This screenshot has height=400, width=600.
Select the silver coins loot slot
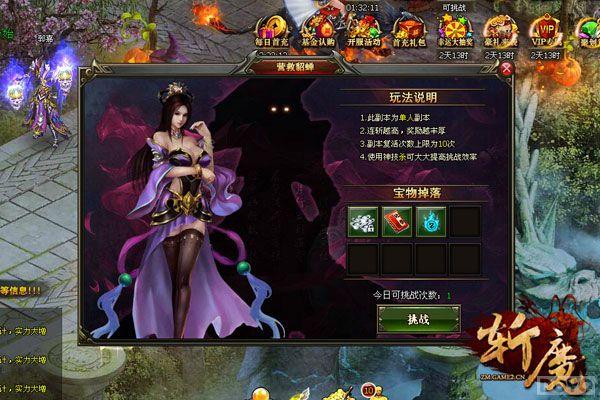coord(362,222)
